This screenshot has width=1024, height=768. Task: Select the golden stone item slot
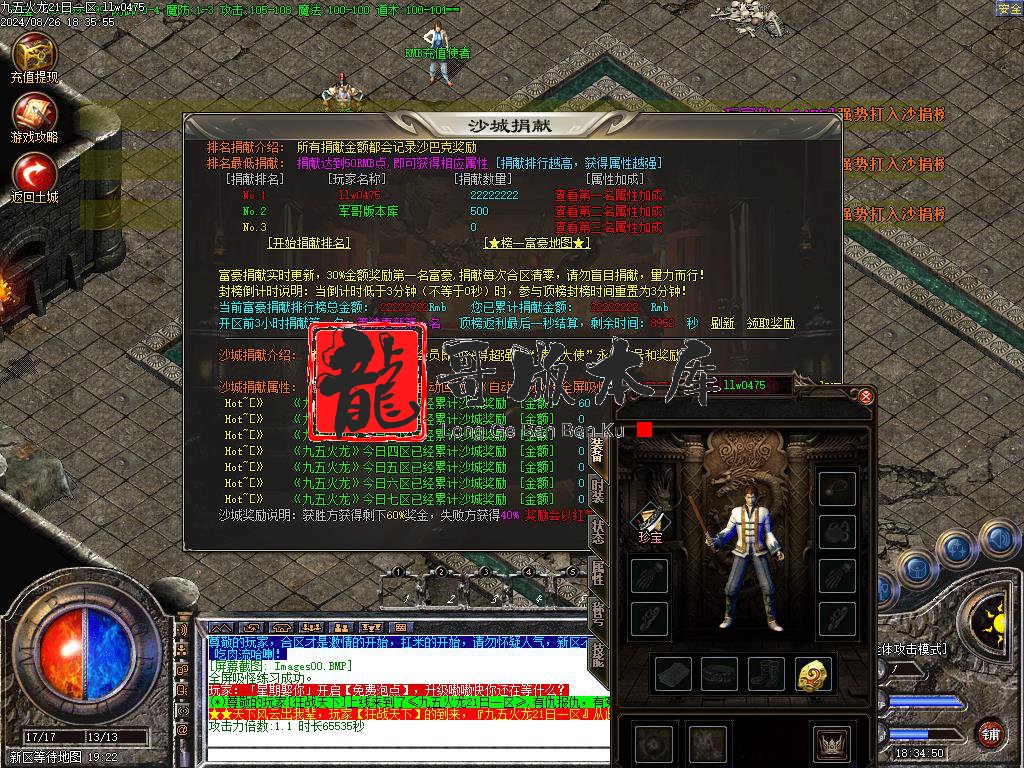(813, 674)
